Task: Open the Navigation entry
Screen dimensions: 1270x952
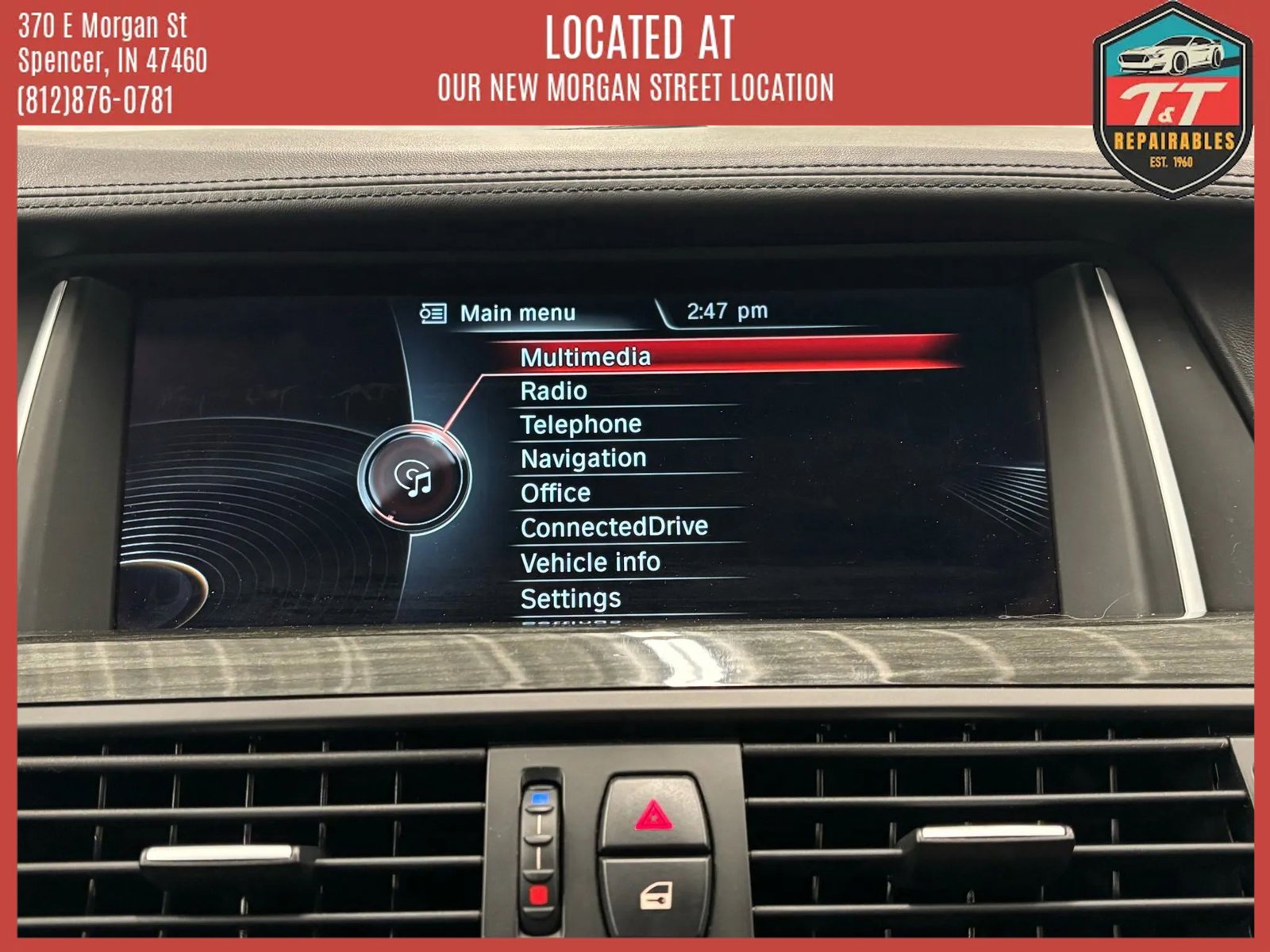Action: (x=583, y=459)
